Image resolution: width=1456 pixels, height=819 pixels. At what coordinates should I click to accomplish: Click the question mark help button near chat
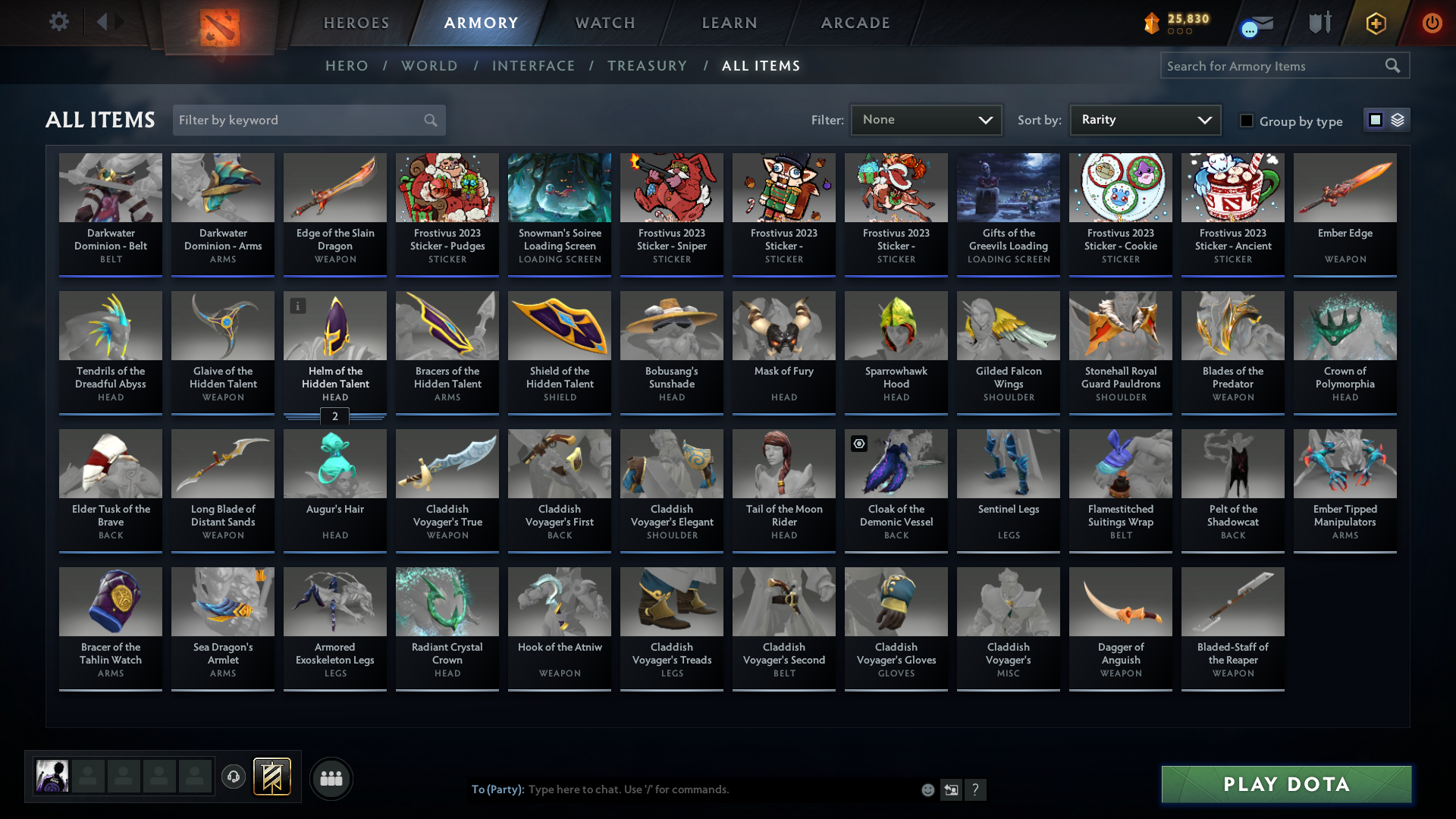tap(976, 789)
